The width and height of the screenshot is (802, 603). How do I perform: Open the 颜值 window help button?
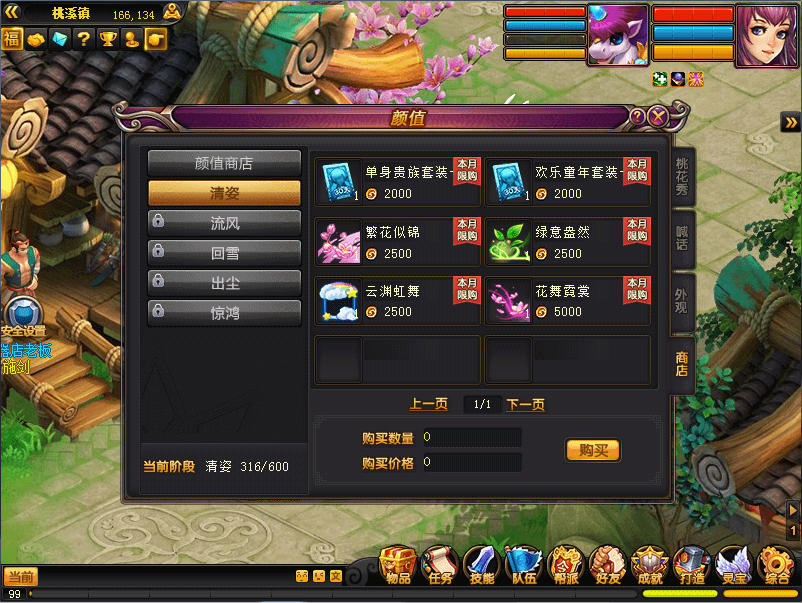tap(638, 117)
